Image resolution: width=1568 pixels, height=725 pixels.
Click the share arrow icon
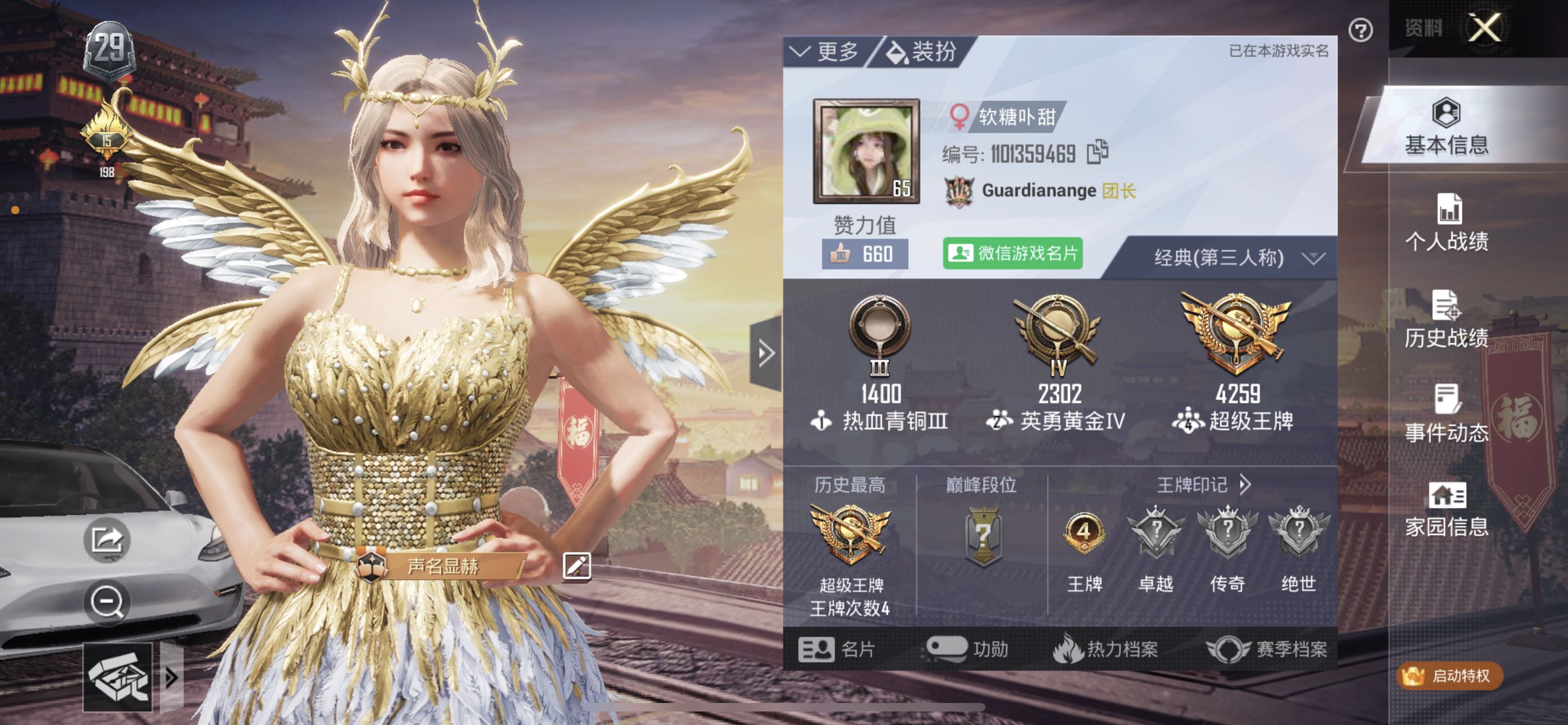(x=107, y=539)
